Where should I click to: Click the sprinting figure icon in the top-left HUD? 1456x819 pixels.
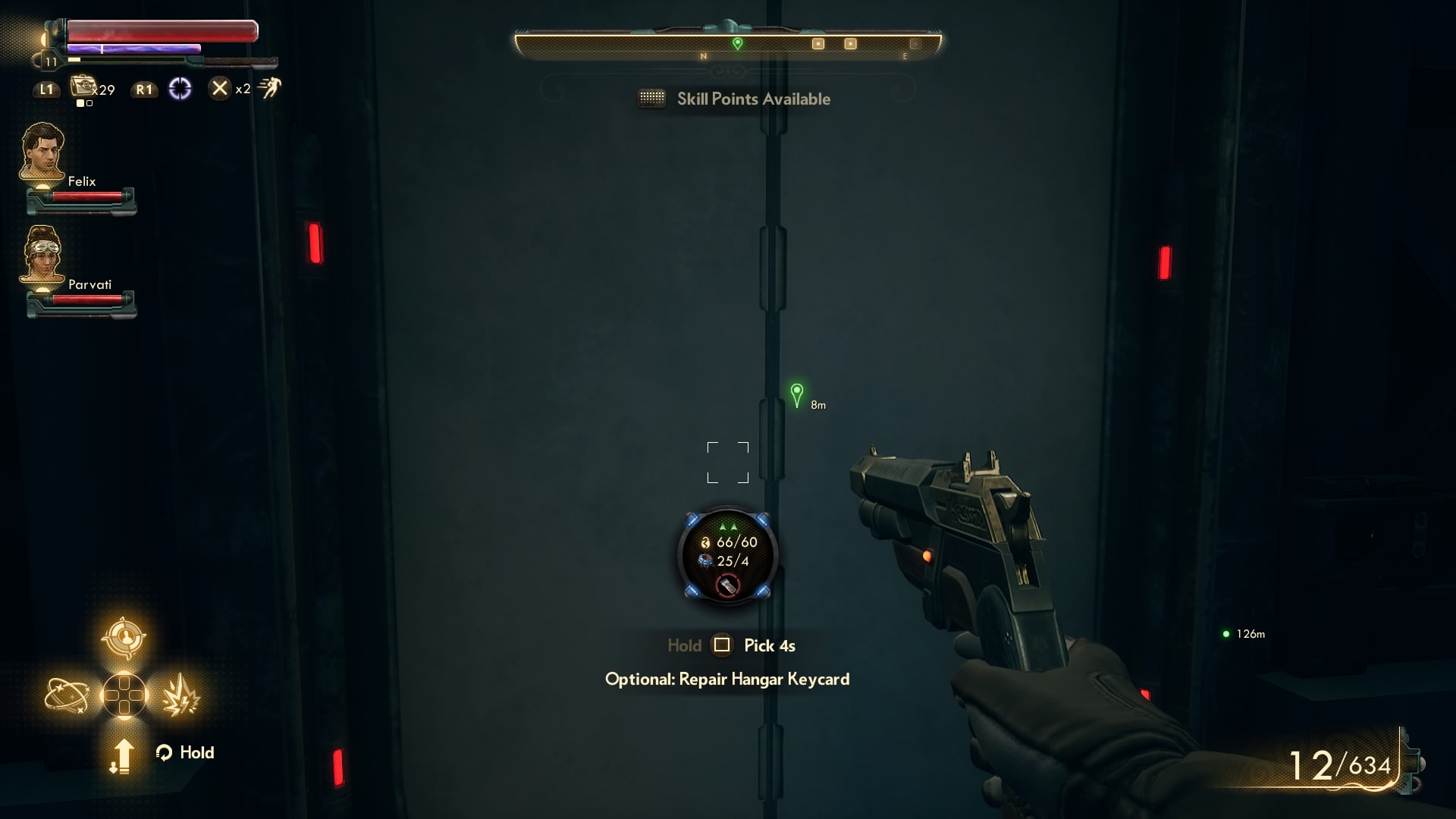click(x=269, y=86)
